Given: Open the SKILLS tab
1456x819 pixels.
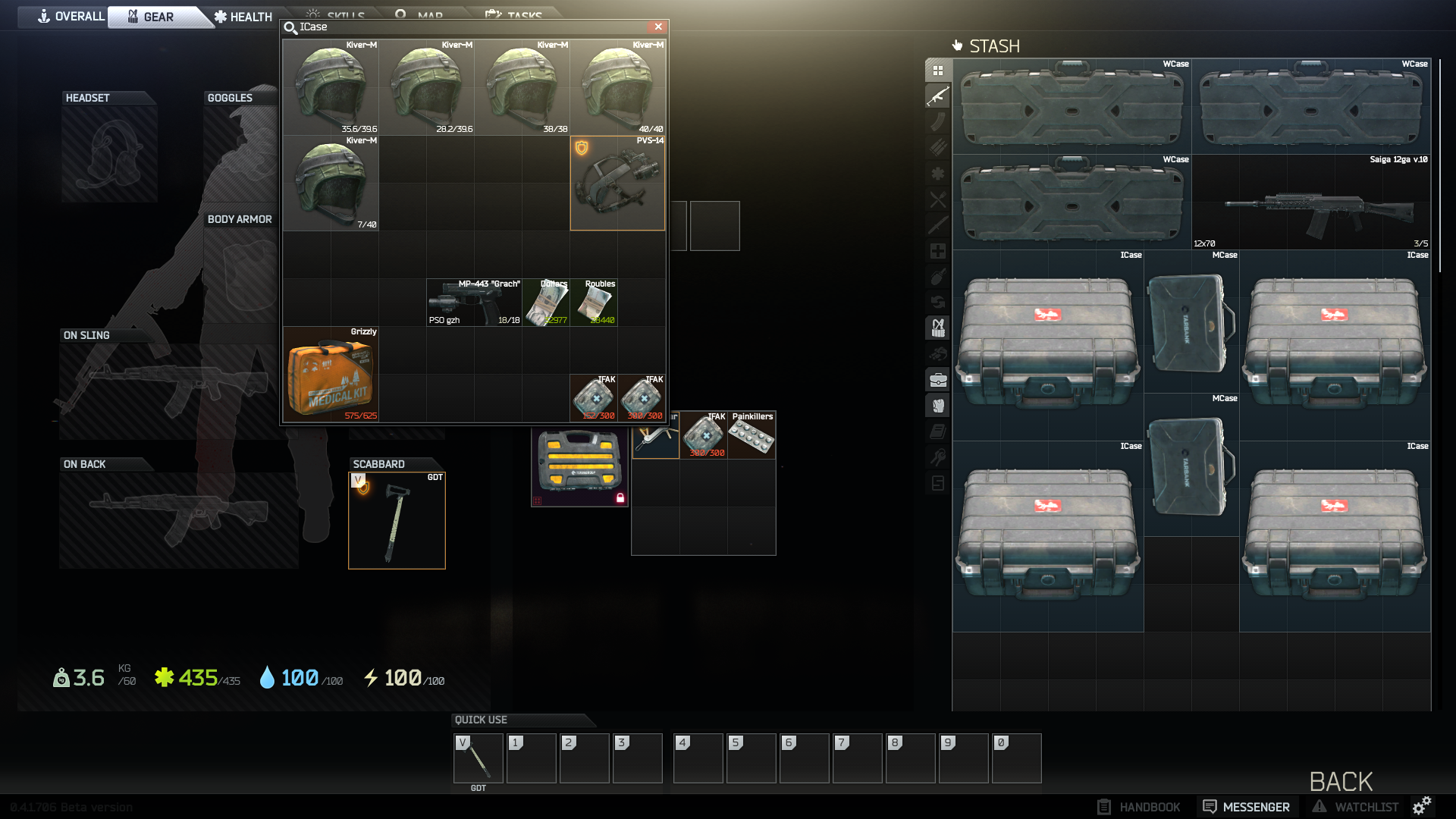Looking at the screenshot, I should pos(336,14).
